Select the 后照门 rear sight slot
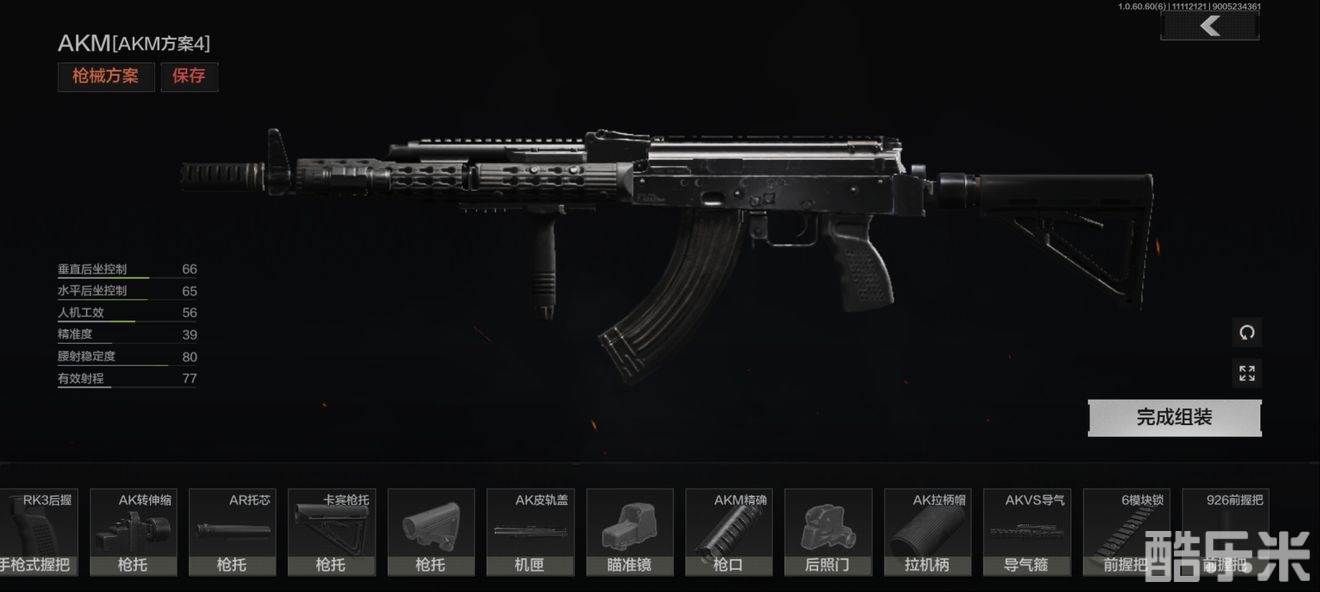The height and width of the screenshot is (592, 1320). click(827, 532)
